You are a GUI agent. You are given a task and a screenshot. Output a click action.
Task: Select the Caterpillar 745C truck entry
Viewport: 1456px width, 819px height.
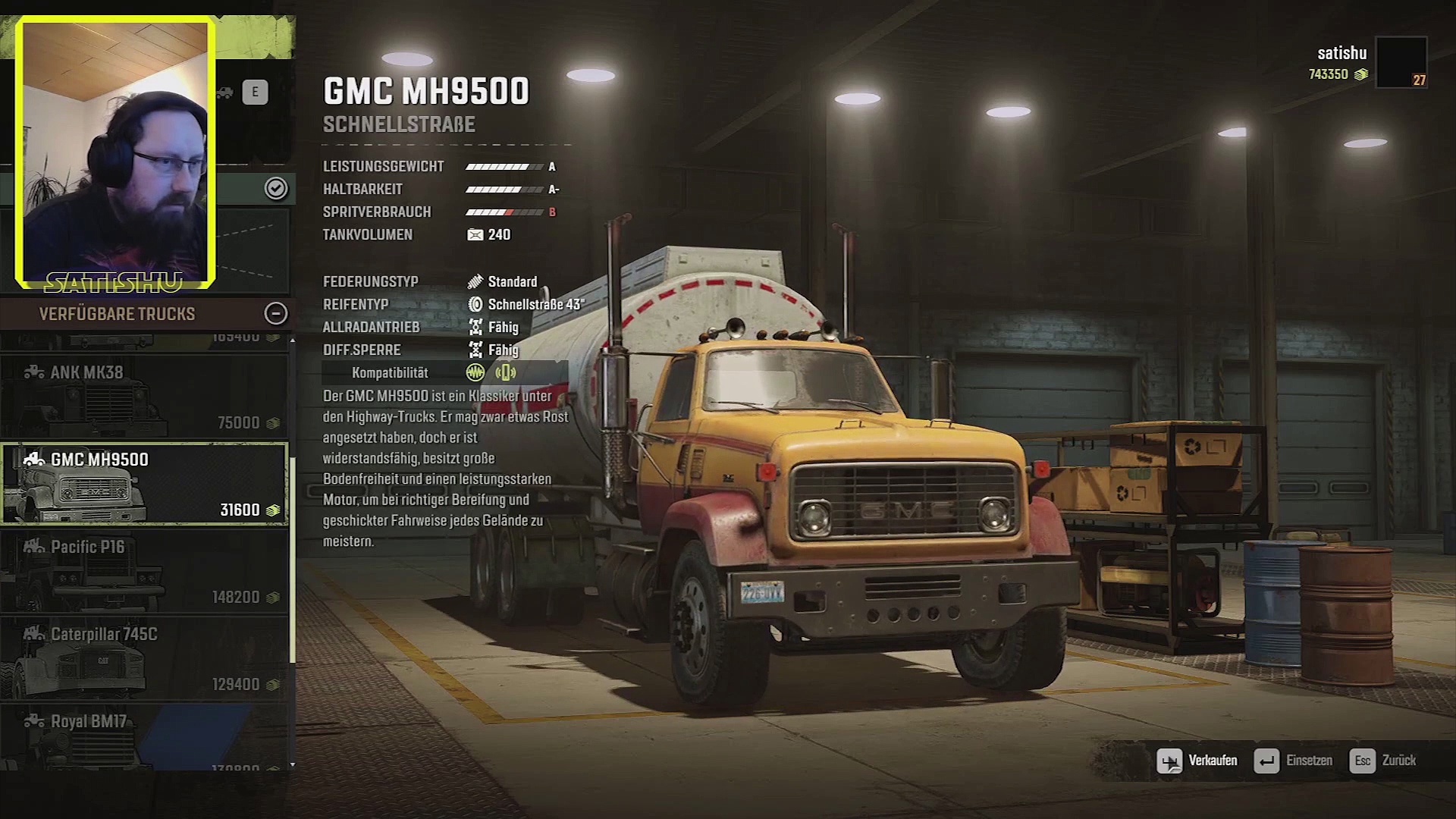coord(144,658)
